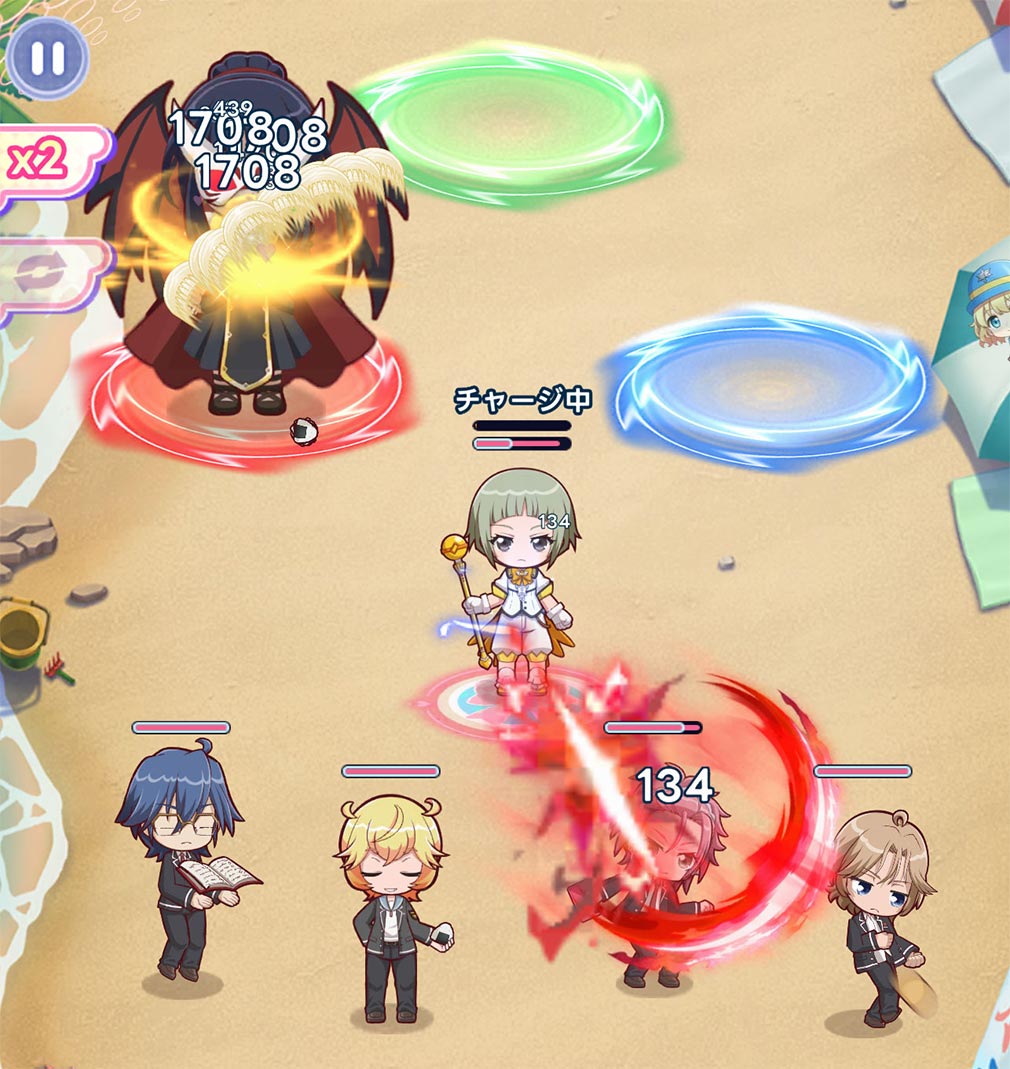Toggle the x2 battle speed
Image resolution: width=1010 pixels, height=1069 pixels.
tap(42, 162)
